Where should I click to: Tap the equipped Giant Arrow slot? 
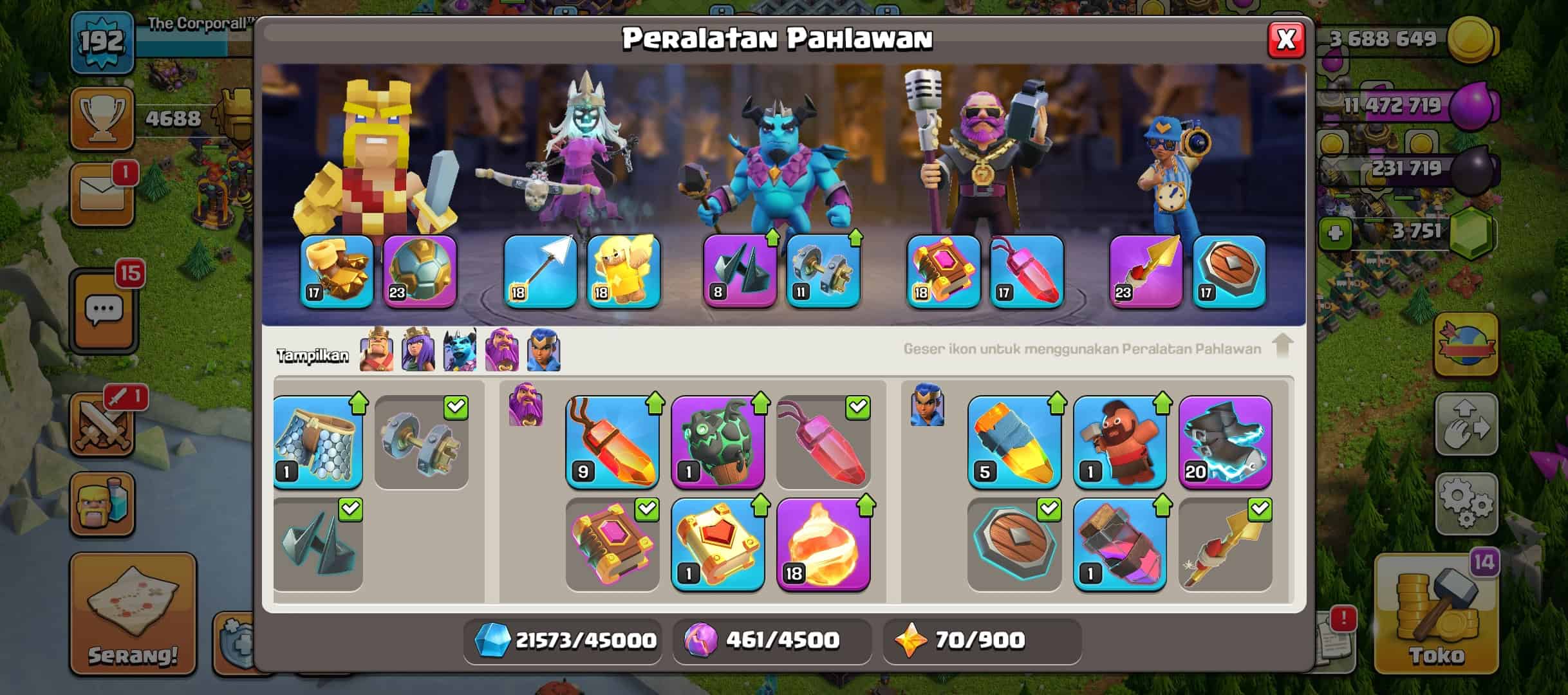tap(540, 272)
